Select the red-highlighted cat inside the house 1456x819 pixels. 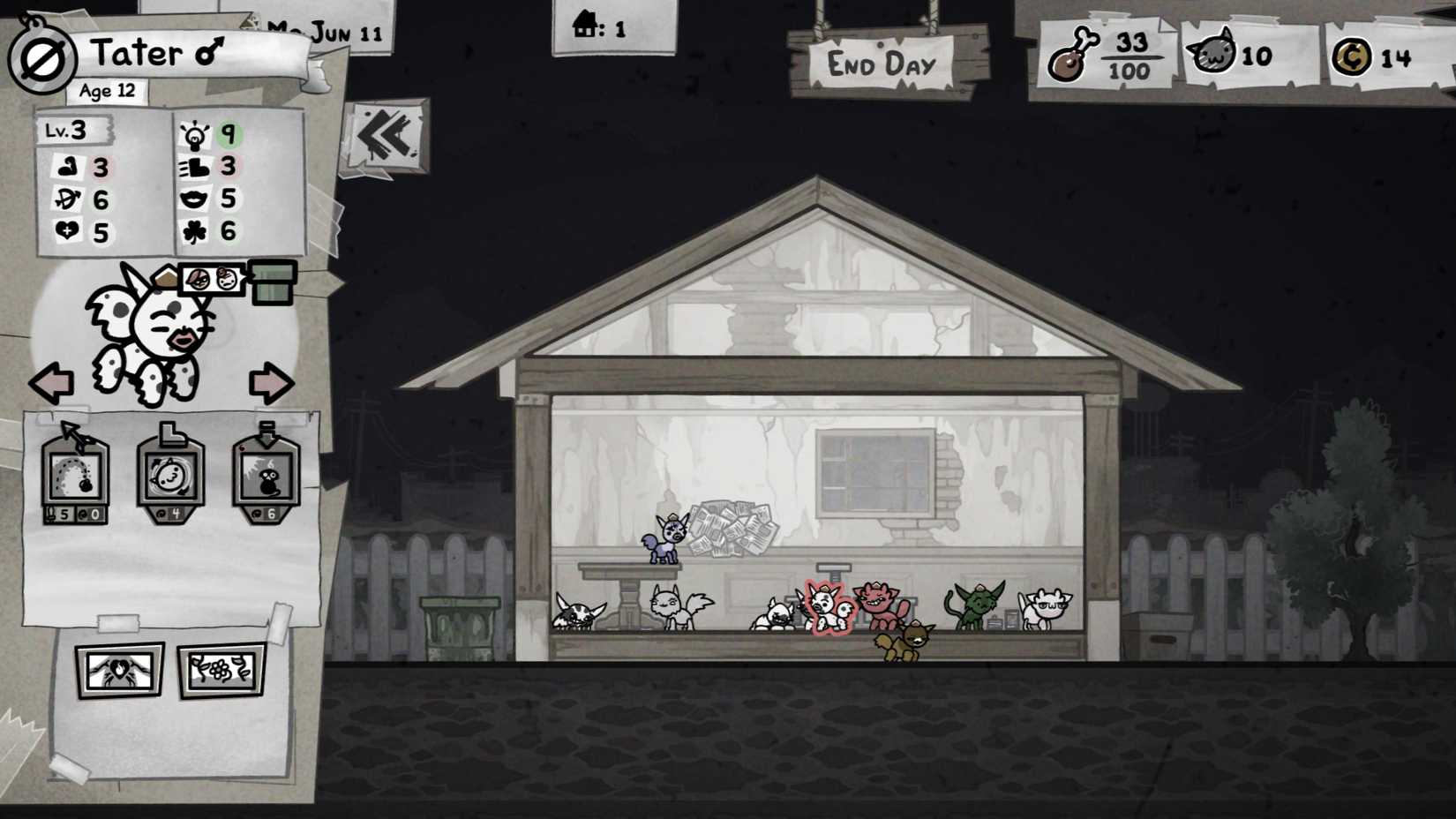coord(828,609)
